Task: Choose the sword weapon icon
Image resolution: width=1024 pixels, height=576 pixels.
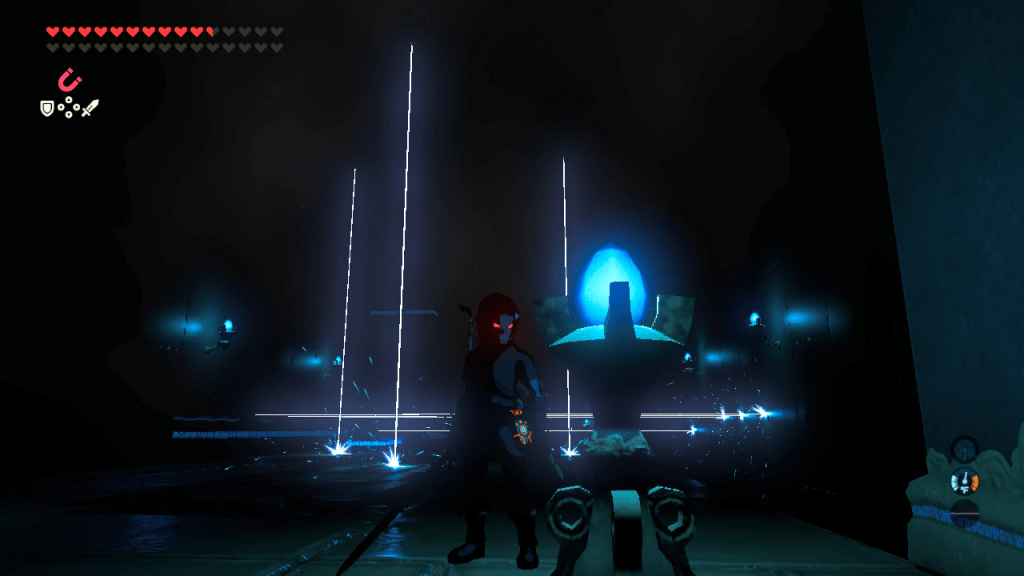Action: pos(91,107)
